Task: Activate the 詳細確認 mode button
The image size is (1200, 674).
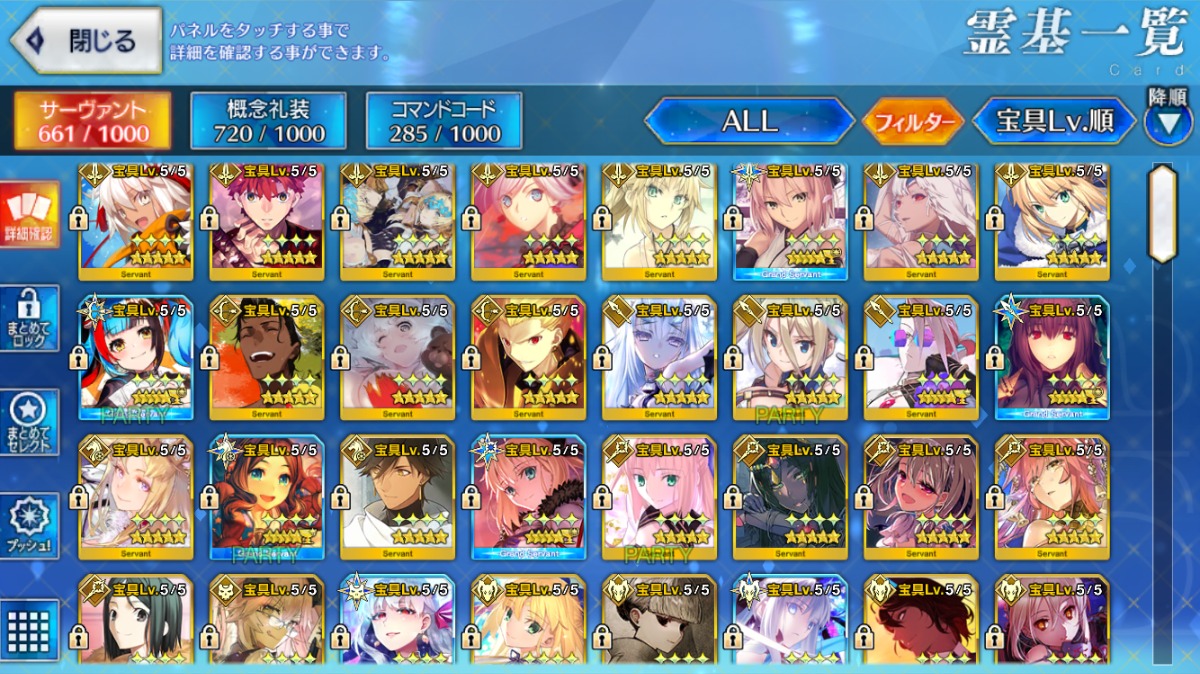Action: click(x=28, y=215)
